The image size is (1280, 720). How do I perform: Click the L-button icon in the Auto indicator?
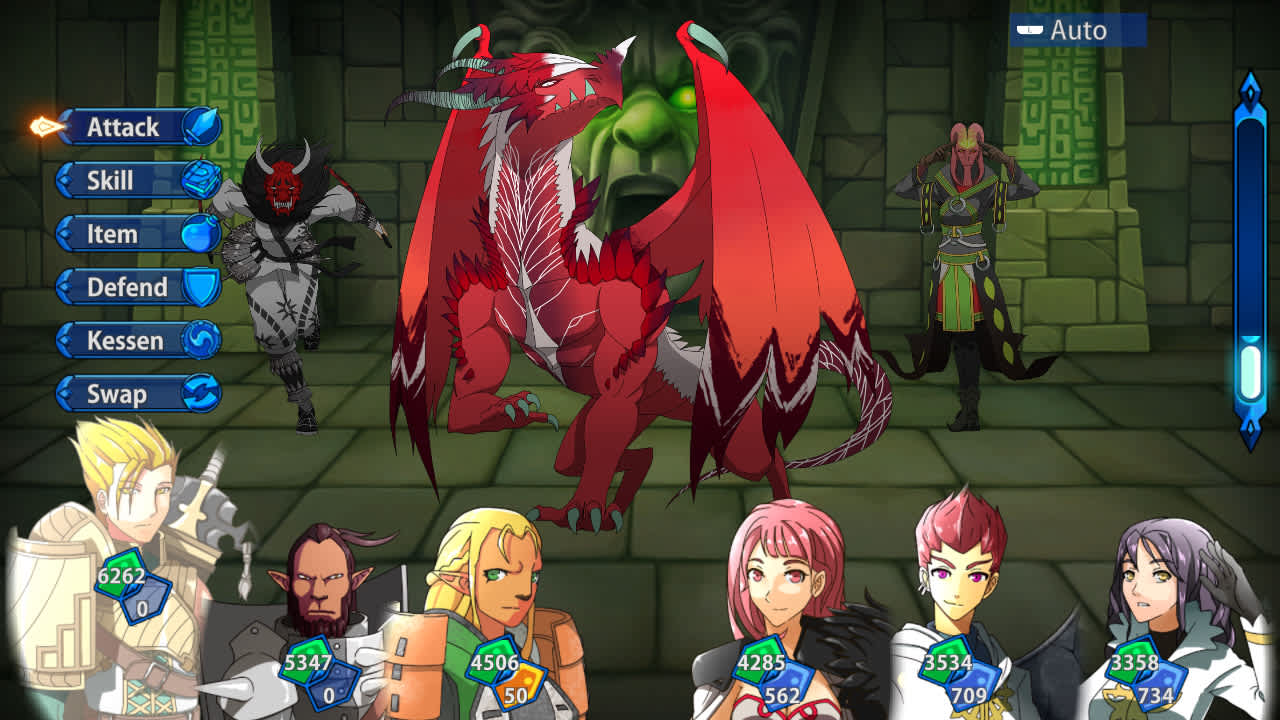point(1030,30)
